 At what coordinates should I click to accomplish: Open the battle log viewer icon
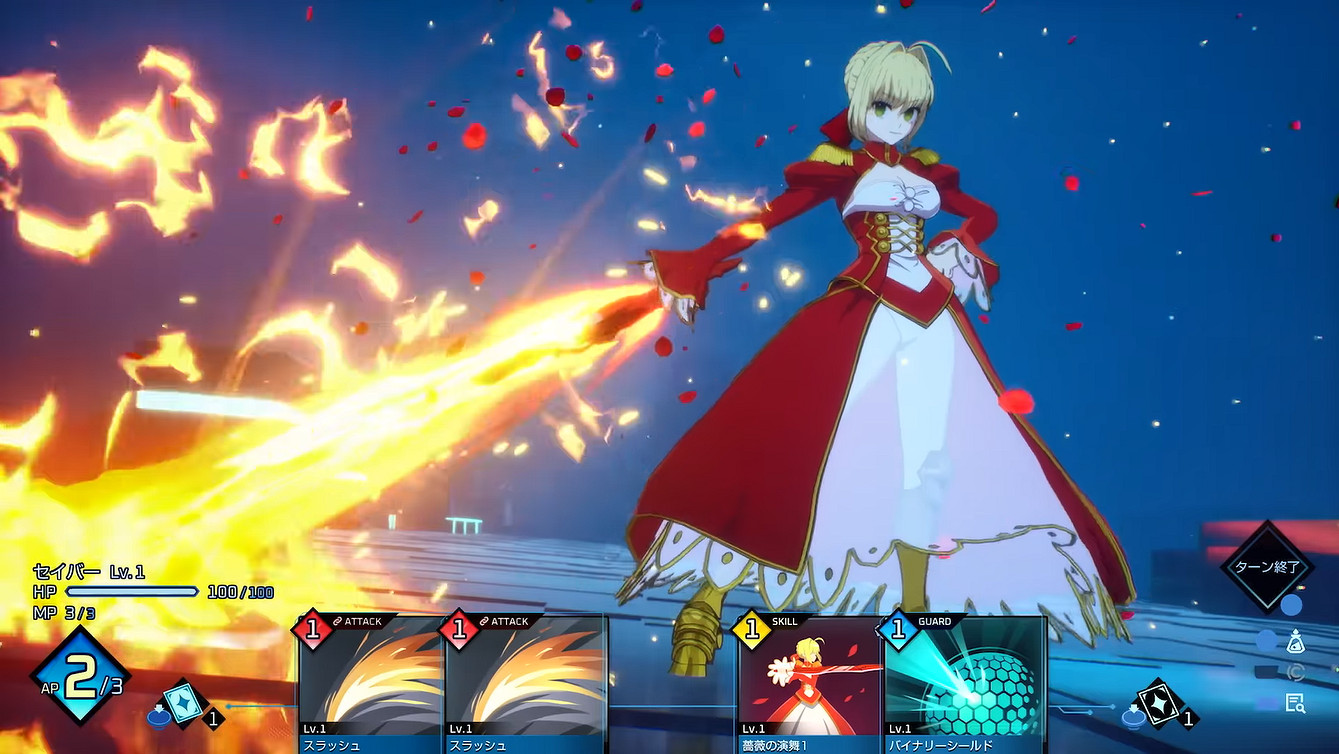(x=1296, y=701)
